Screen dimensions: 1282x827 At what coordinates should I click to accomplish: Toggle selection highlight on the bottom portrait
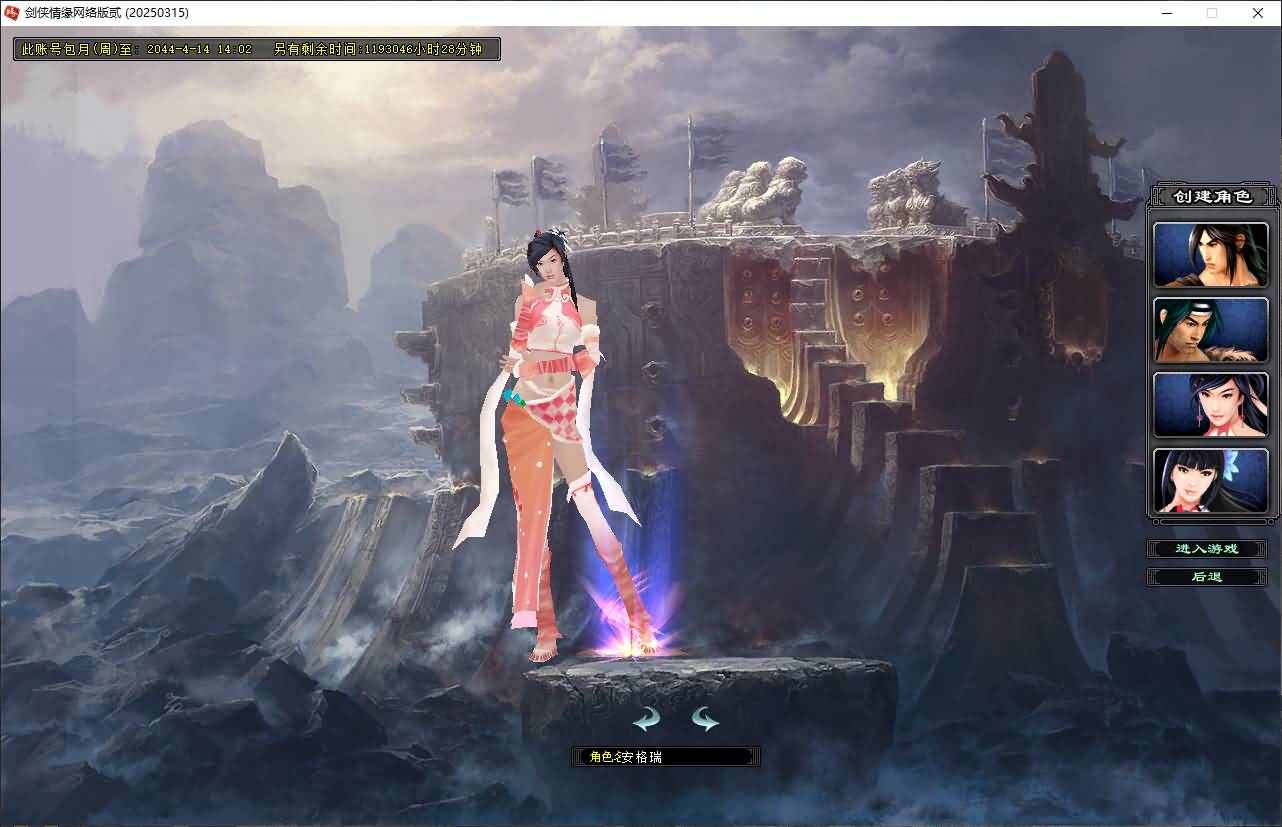click(1210, 481)
